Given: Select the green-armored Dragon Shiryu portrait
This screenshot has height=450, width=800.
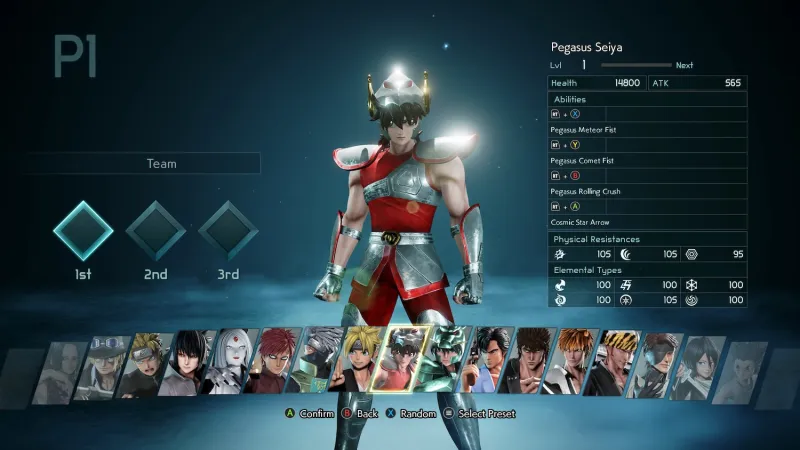Looking at the screenshot, I should [445, 360].
